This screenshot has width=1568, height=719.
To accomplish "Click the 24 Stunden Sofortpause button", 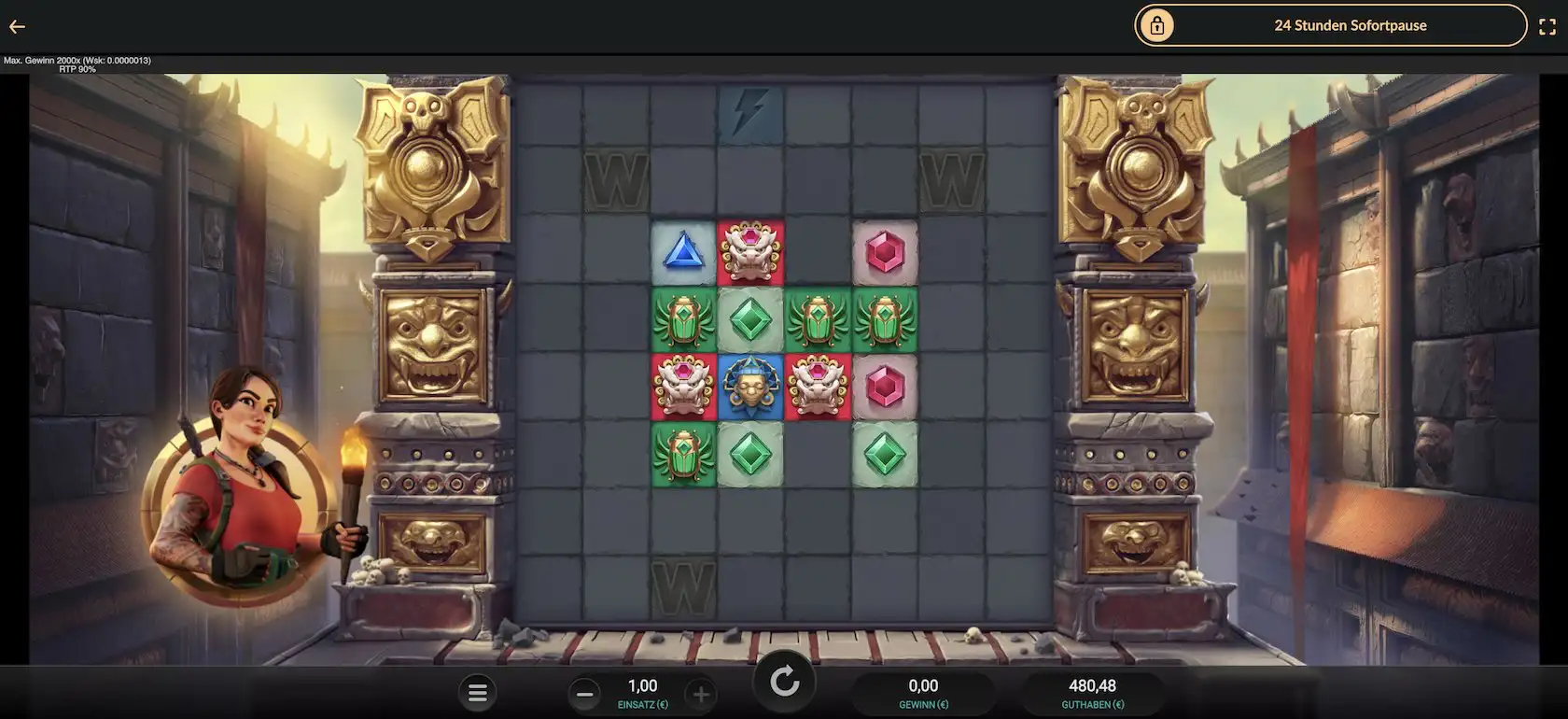I will [1350, 25].
